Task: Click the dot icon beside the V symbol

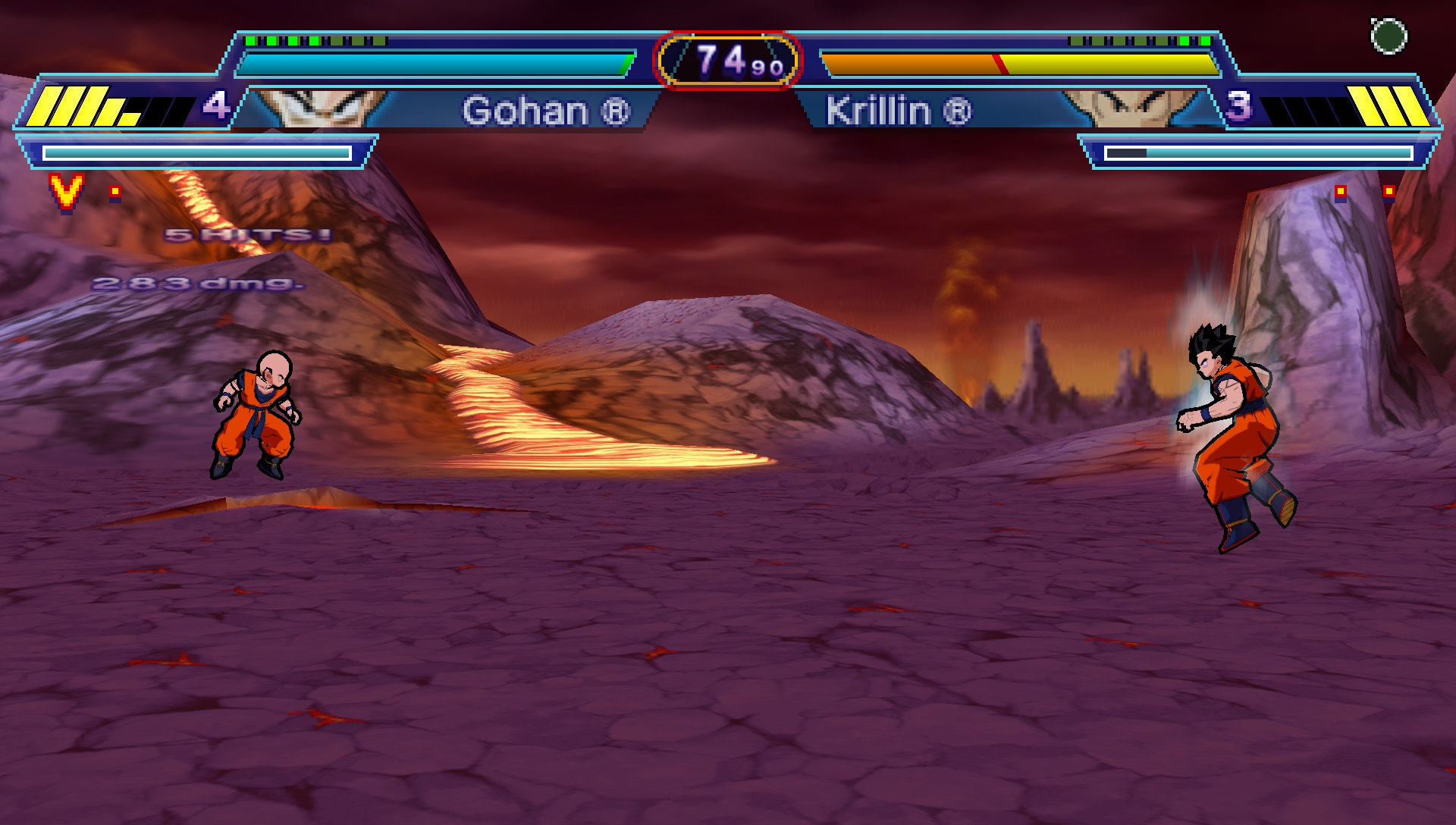Action: tap(114, 193)
